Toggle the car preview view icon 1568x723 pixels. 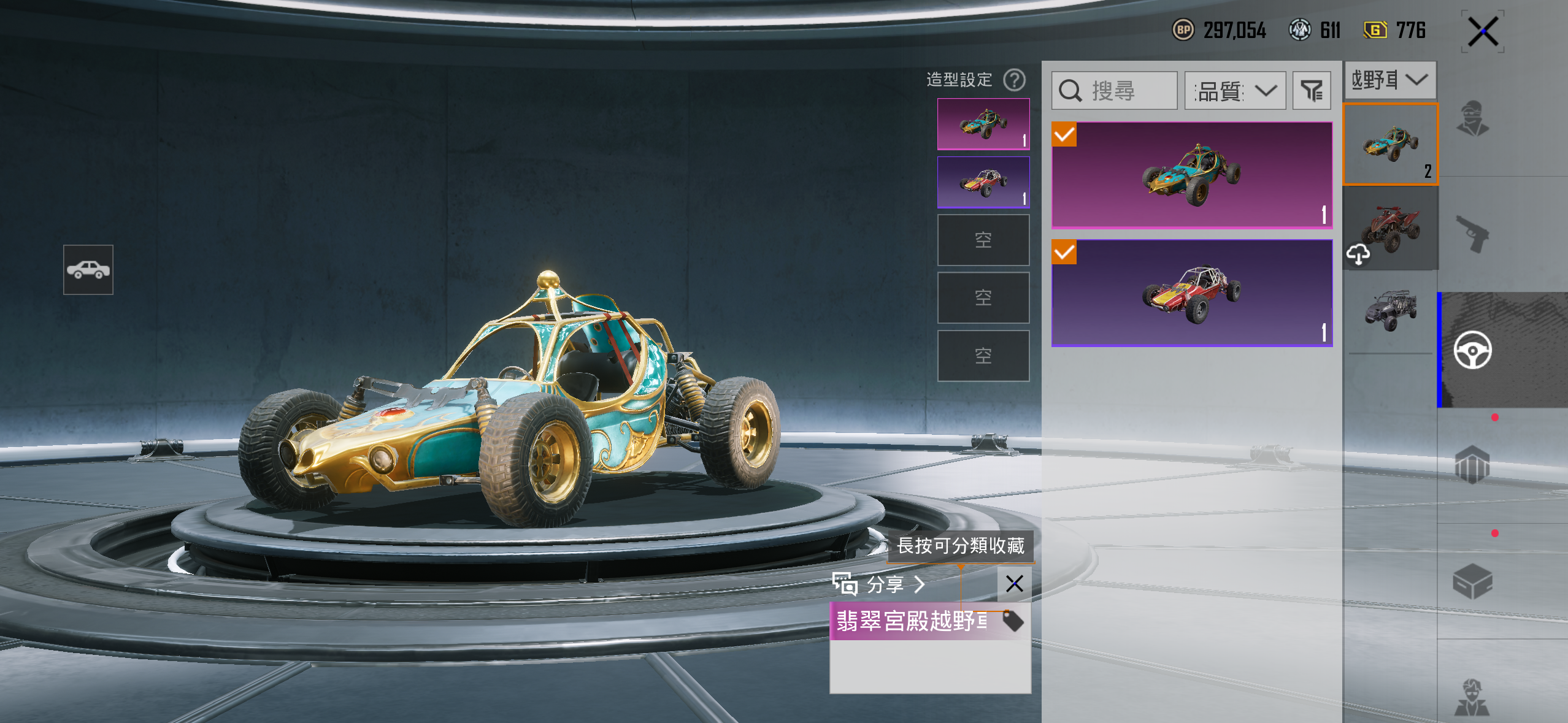tap(88, 270)
